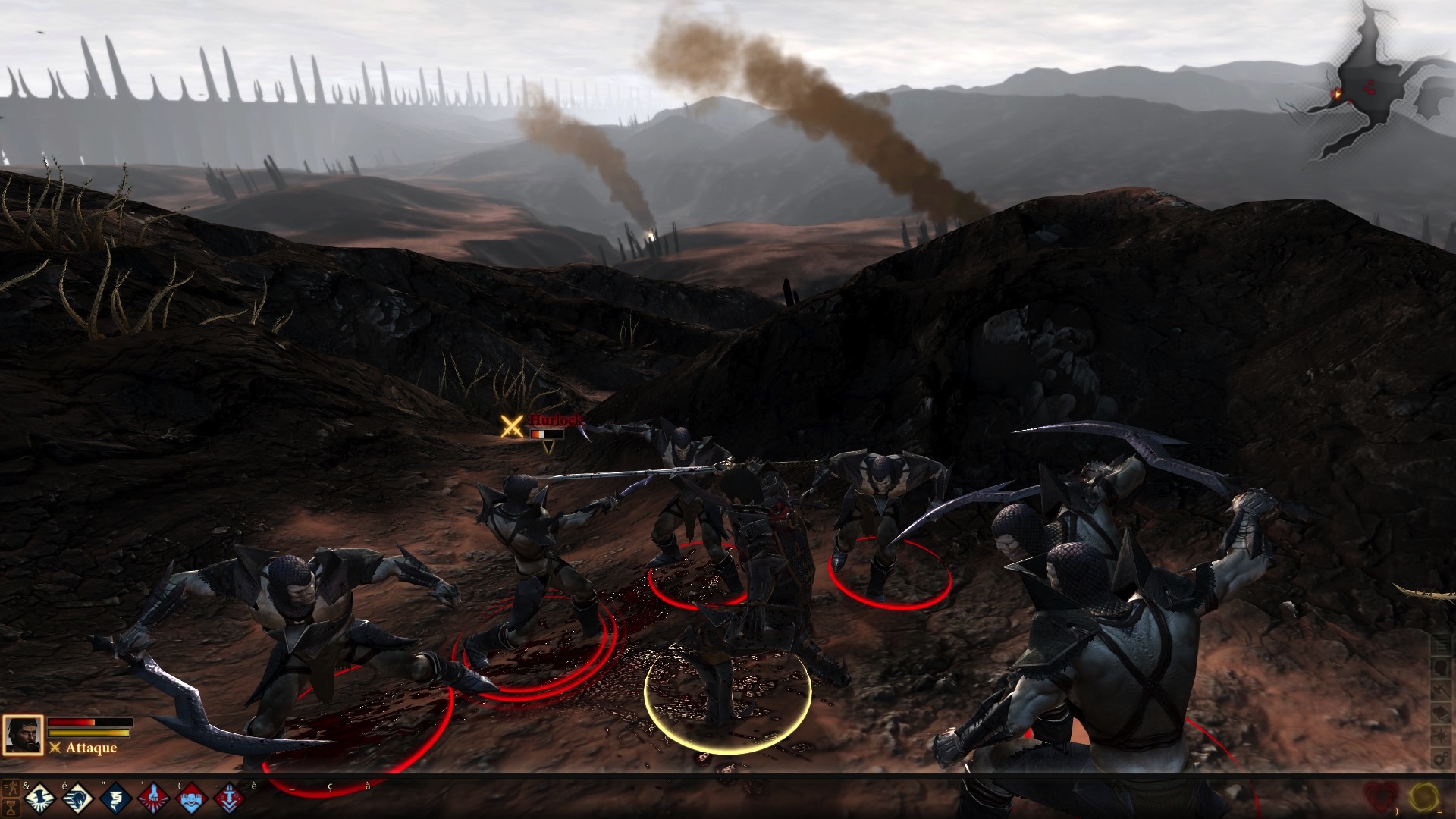This screenshot has width=1456, height=819.
Task: Activate the red raised fist ability
Action: [x=154, y=798]
